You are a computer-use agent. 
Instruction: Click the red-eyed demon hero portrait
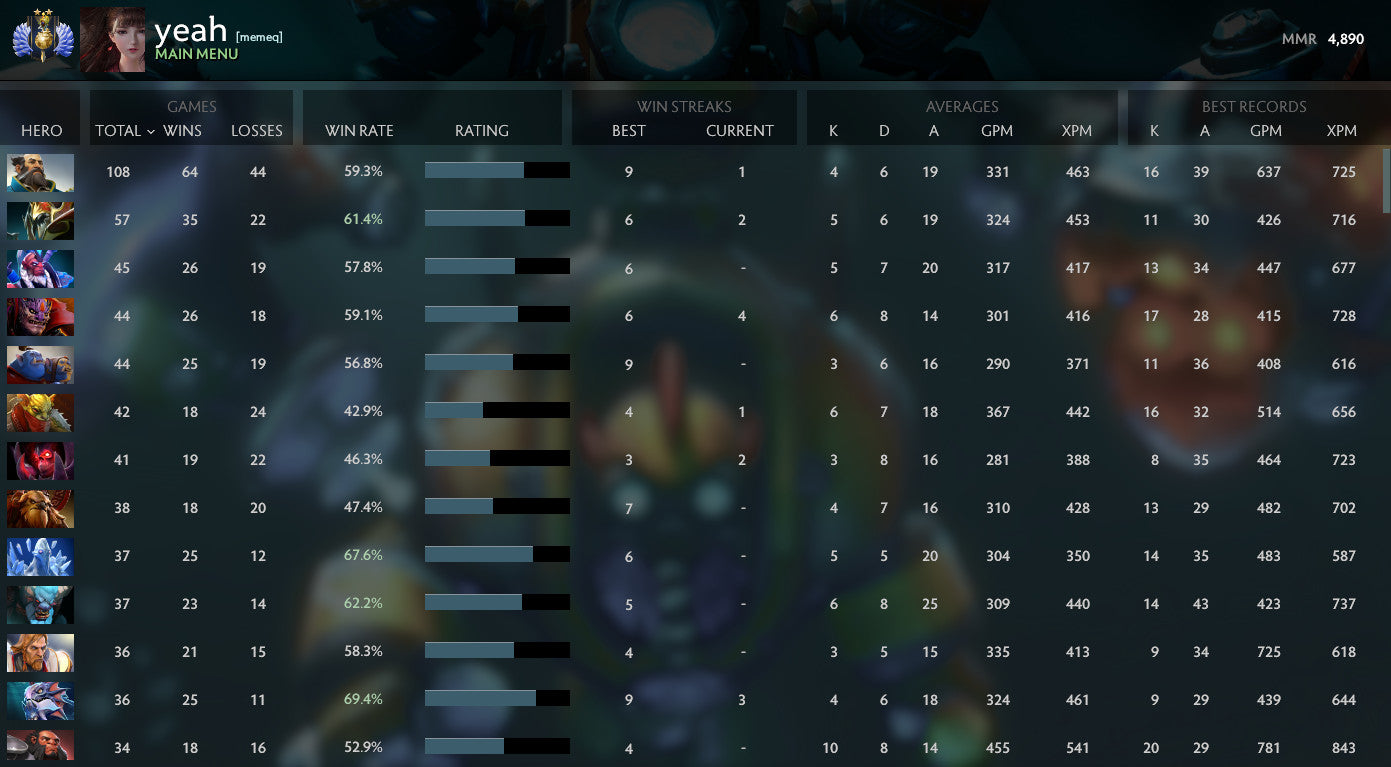[40, 460]
